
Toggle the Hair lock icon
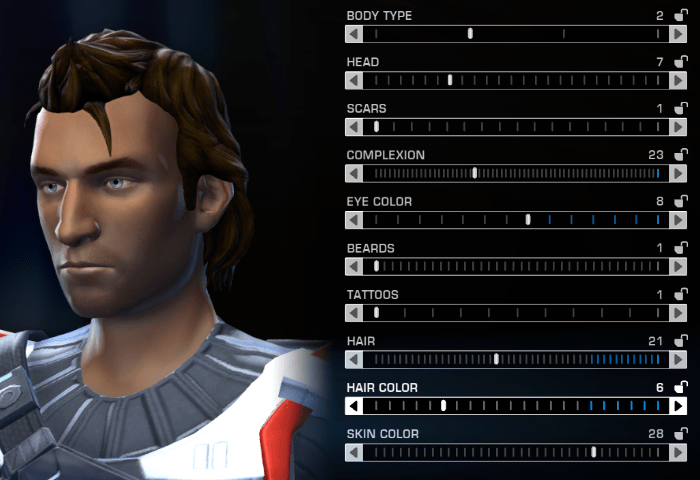click(x=681, y=340)
